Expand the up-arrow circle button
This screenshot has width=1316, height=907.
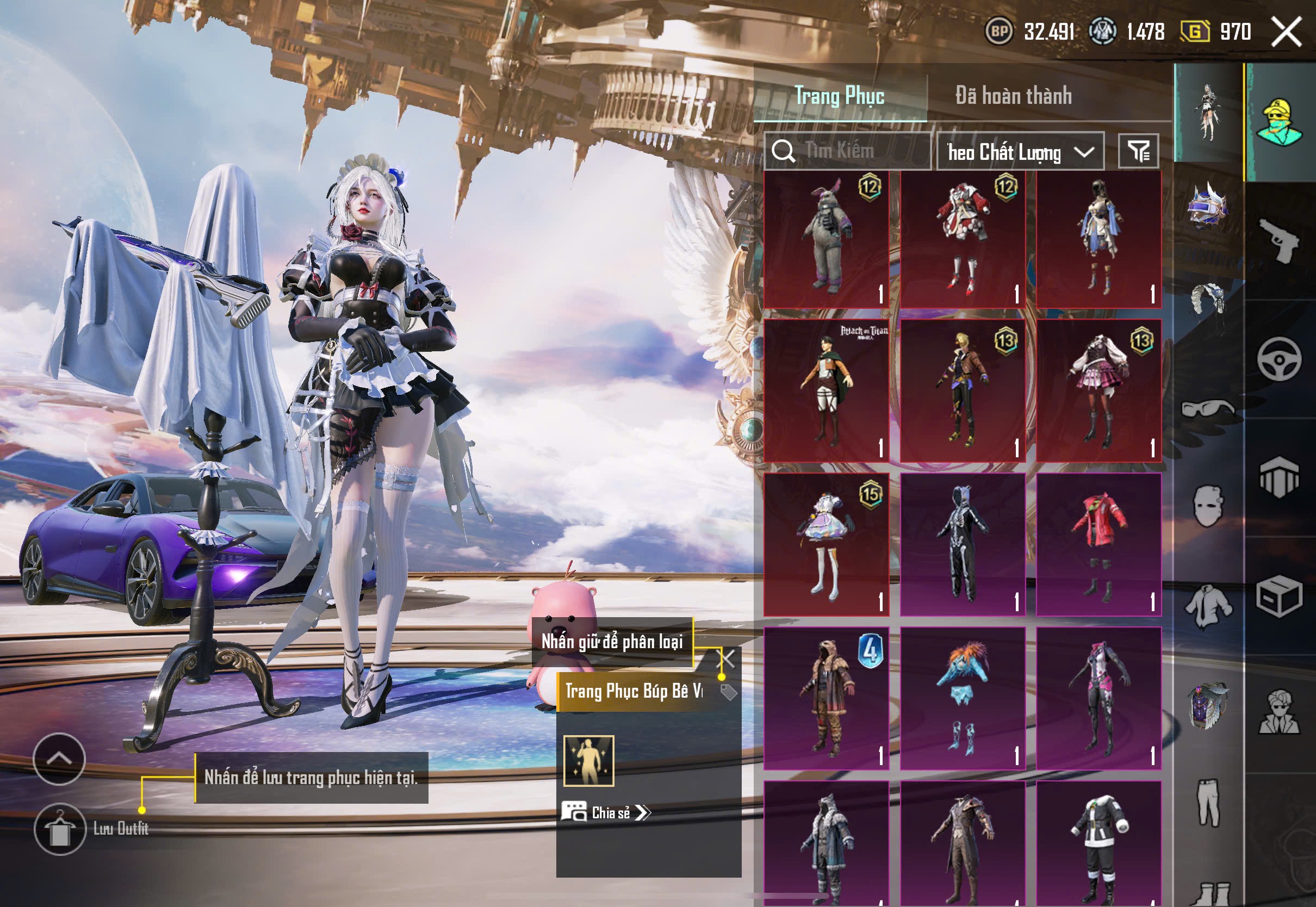(59, 759)
